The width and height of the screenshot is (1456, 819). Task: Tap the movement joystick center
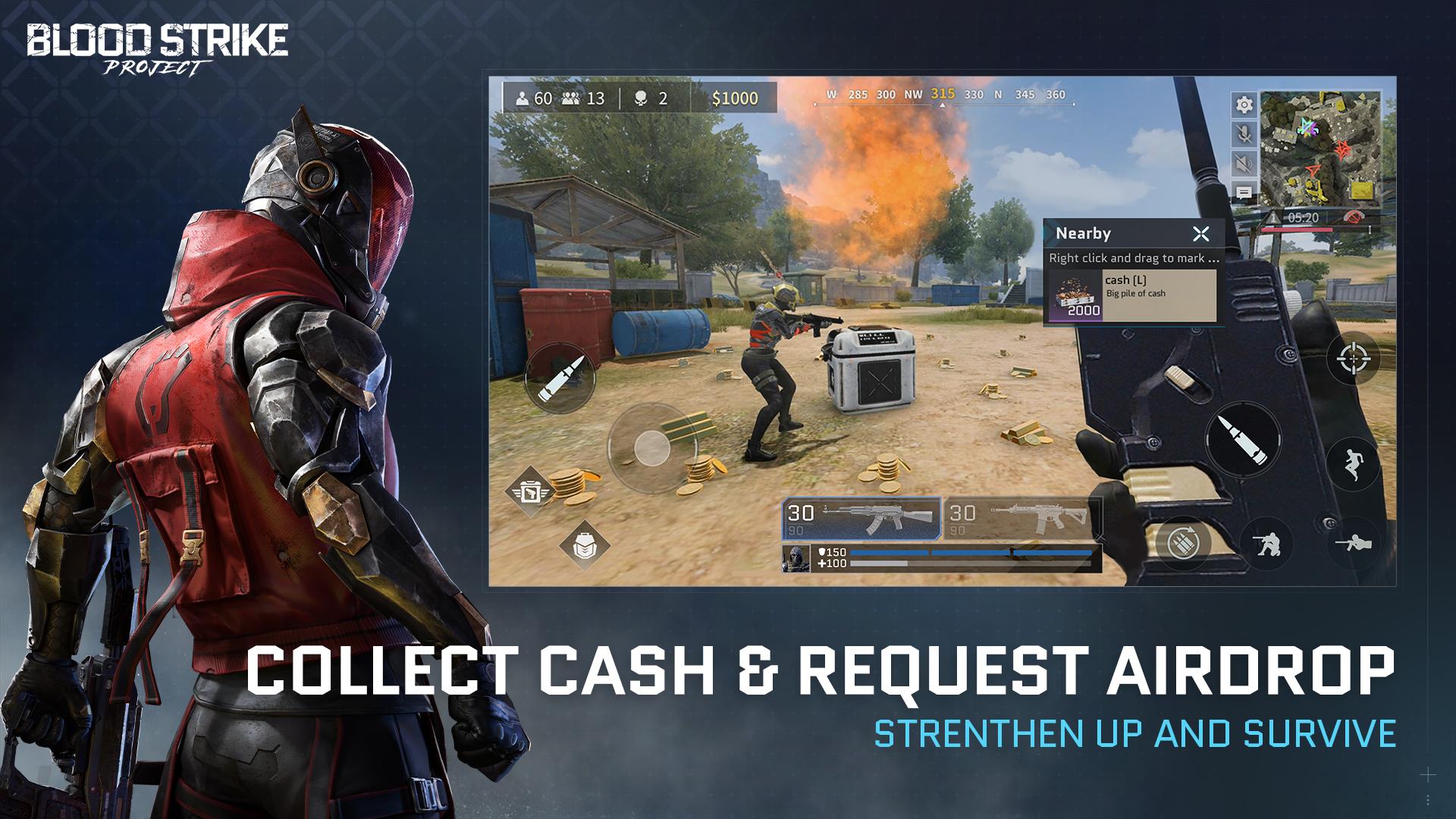point(651,447)
